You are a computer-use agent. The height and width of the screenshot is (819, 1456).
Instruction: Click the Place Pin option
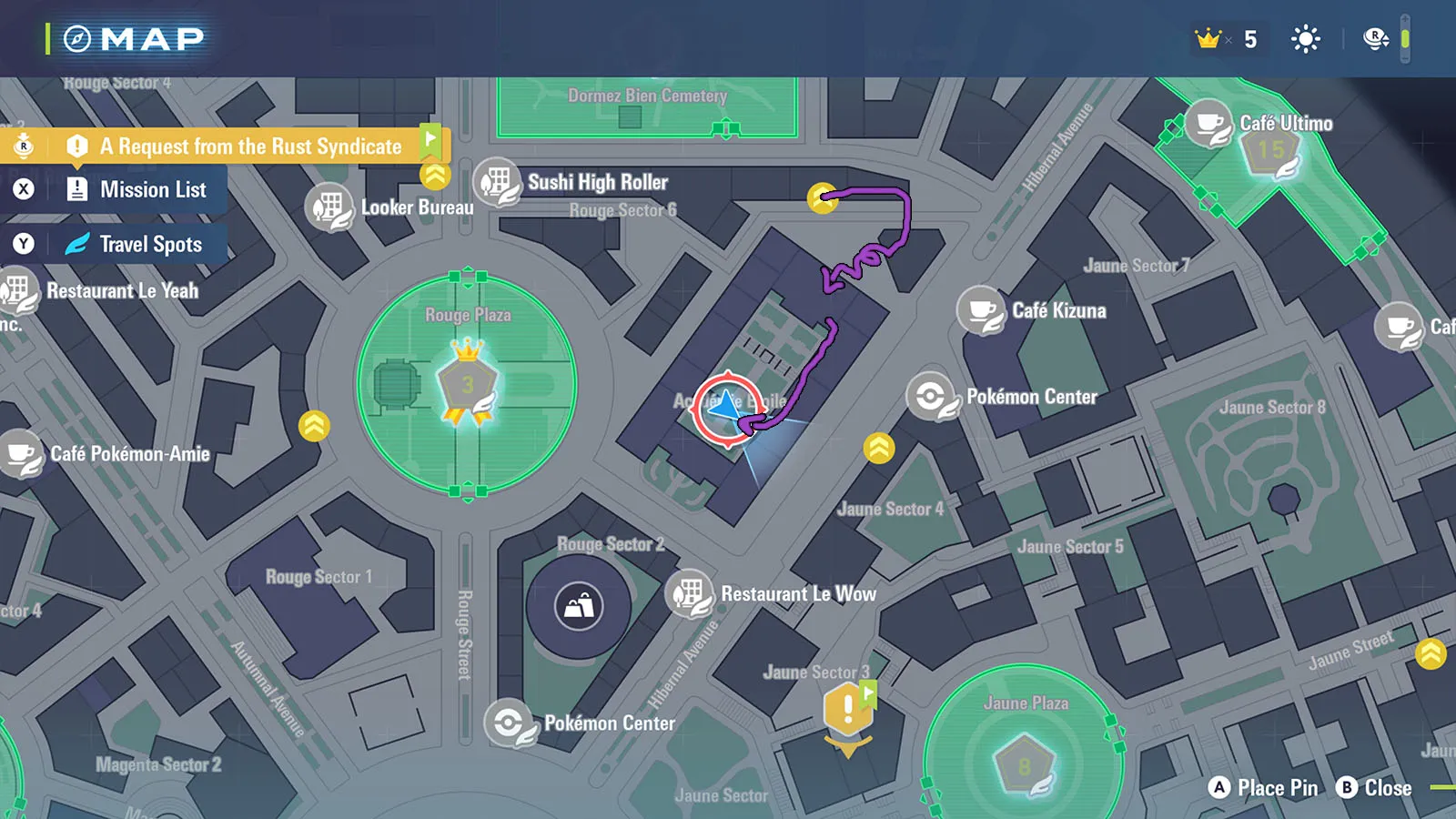click(x=1263, y=788)
